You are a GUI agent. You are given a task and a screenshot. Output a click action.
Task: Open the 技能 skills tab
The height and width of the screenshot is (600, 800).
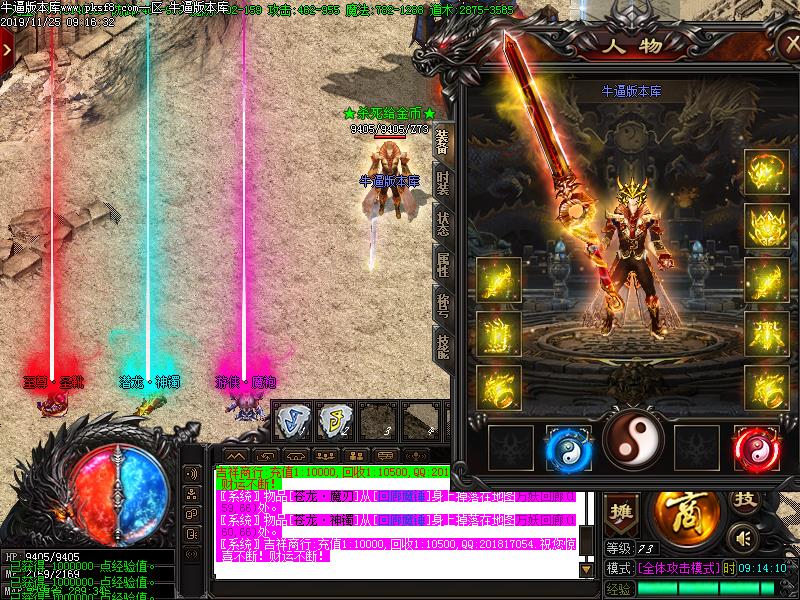click(443, 345)
